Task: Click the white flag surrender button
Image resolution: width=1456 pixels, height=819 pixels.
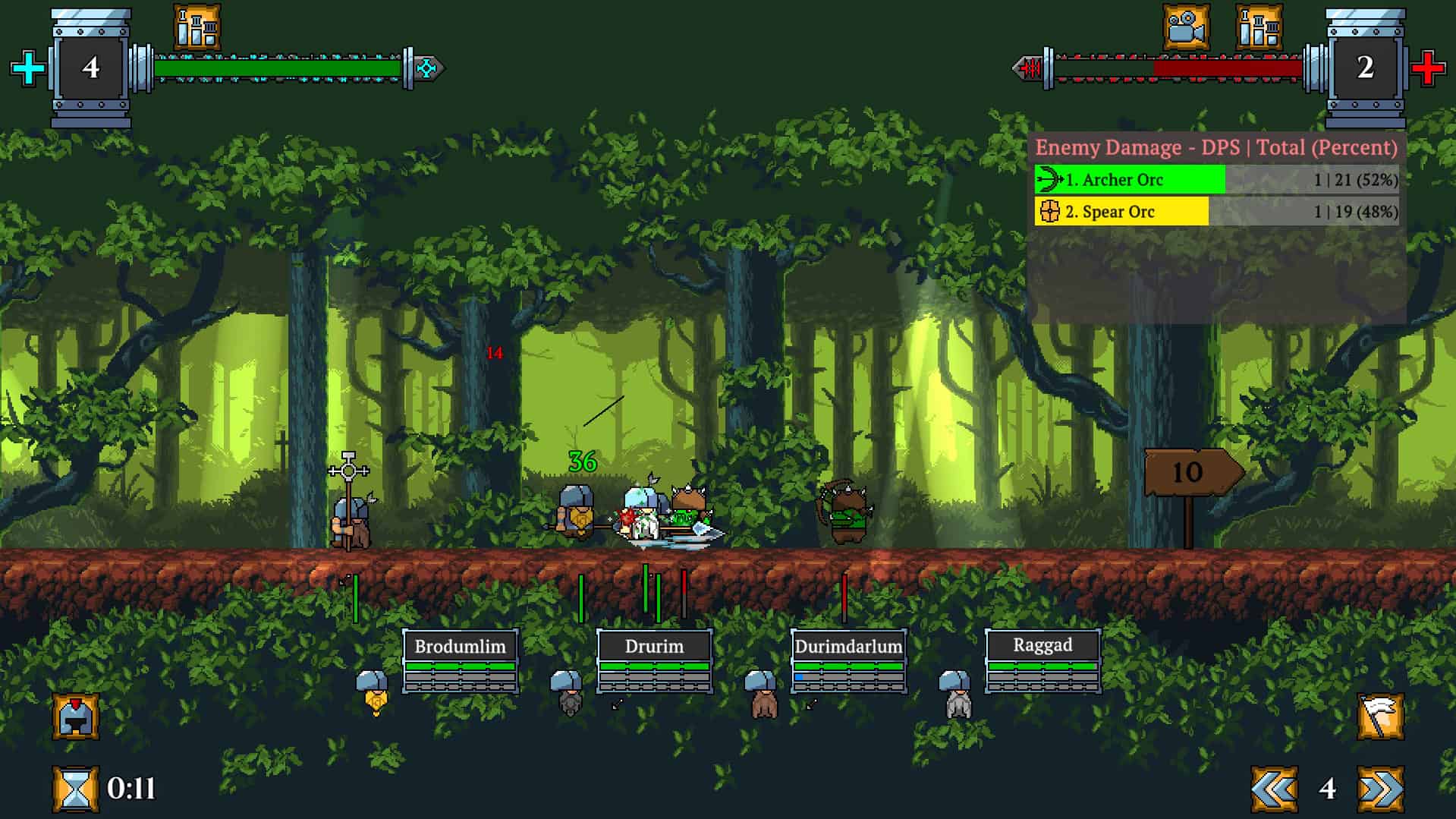Action: pyautogui.click(x=1380, y=716)
